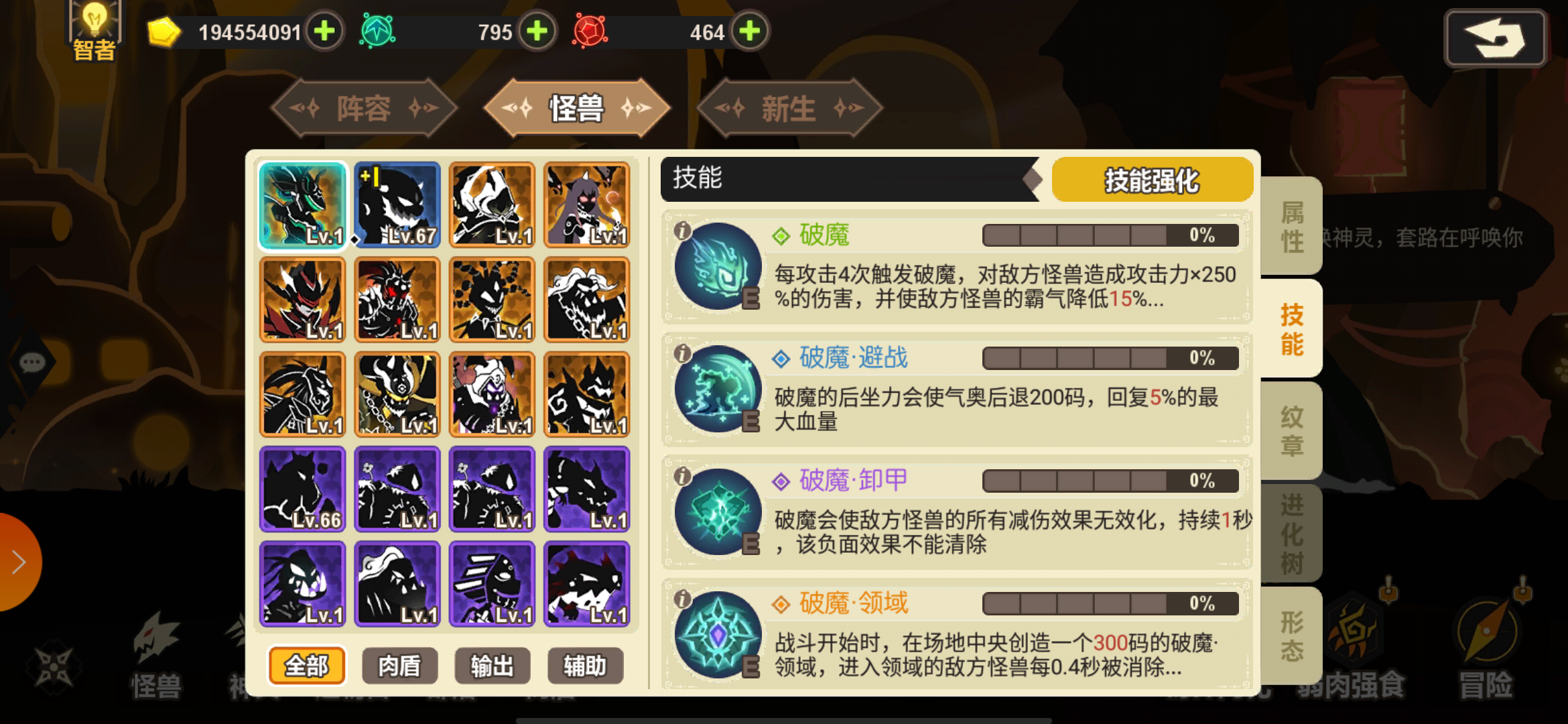Toggle the 肉盾 monster filter

click(399, 666)
